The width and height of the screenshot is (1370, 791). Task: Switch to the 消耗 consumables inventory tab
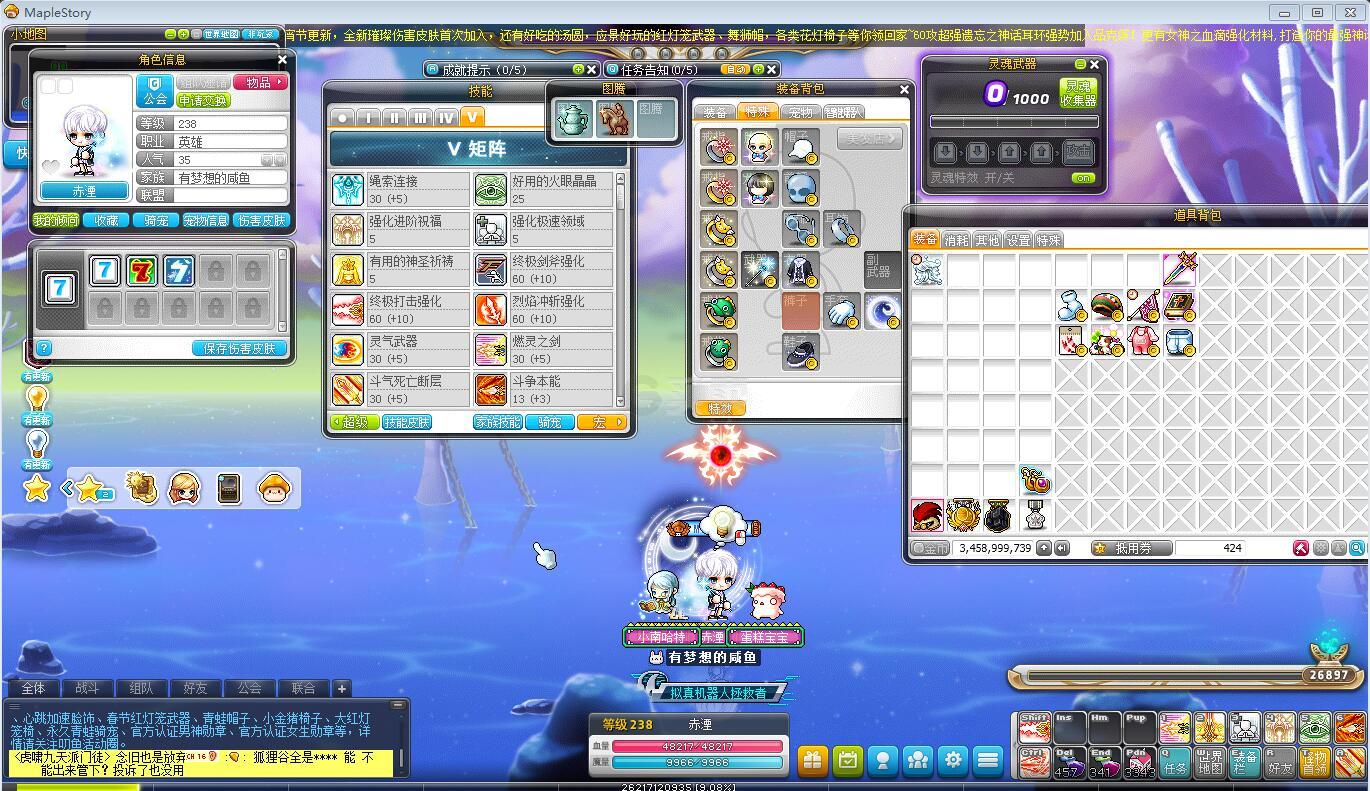[957, 240]
